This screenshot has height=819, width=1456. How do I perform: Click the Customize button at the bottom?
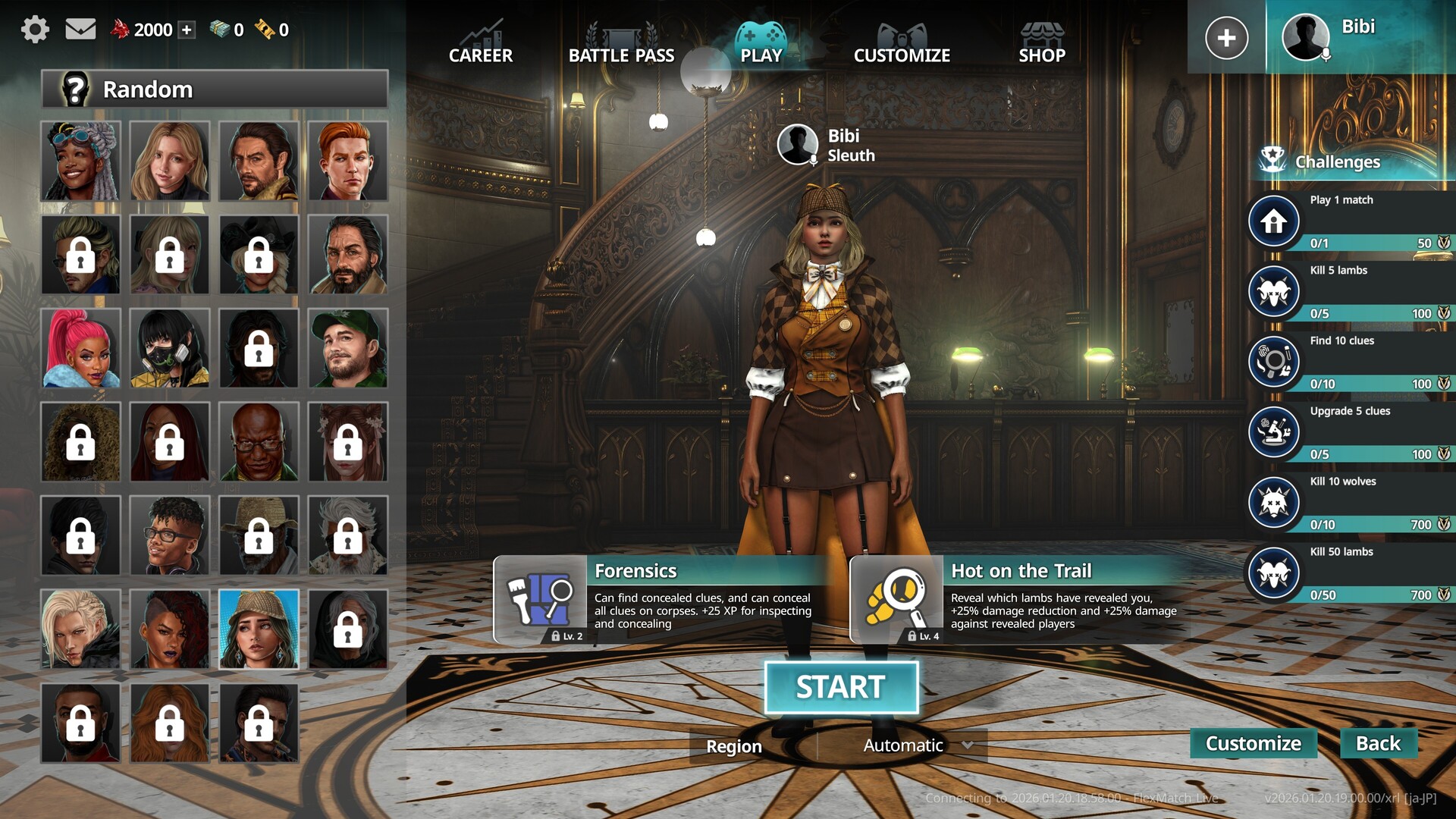[1254, 743]
